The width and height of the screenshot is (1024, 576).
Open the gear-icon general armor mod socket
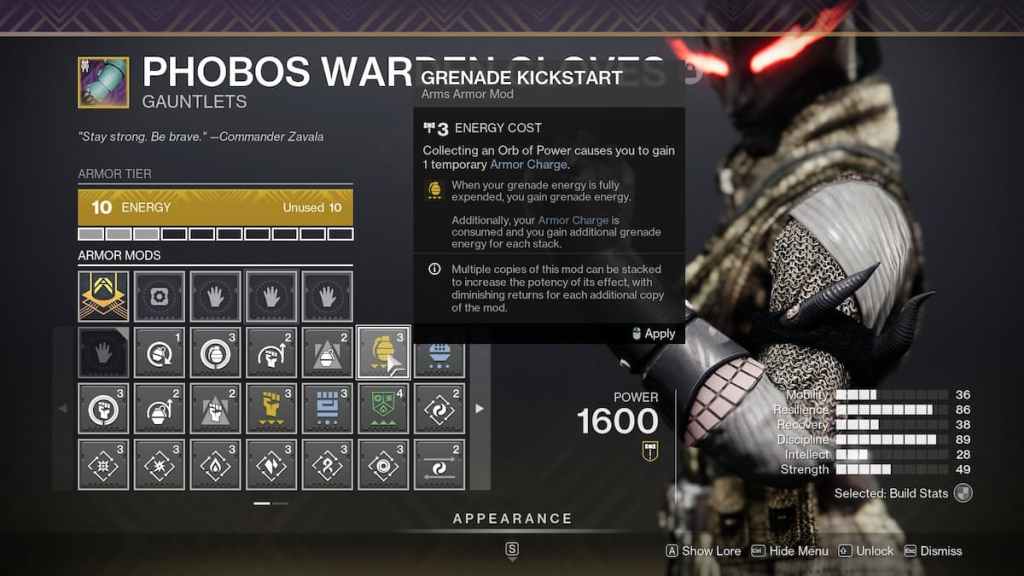[x=159, y=296]
